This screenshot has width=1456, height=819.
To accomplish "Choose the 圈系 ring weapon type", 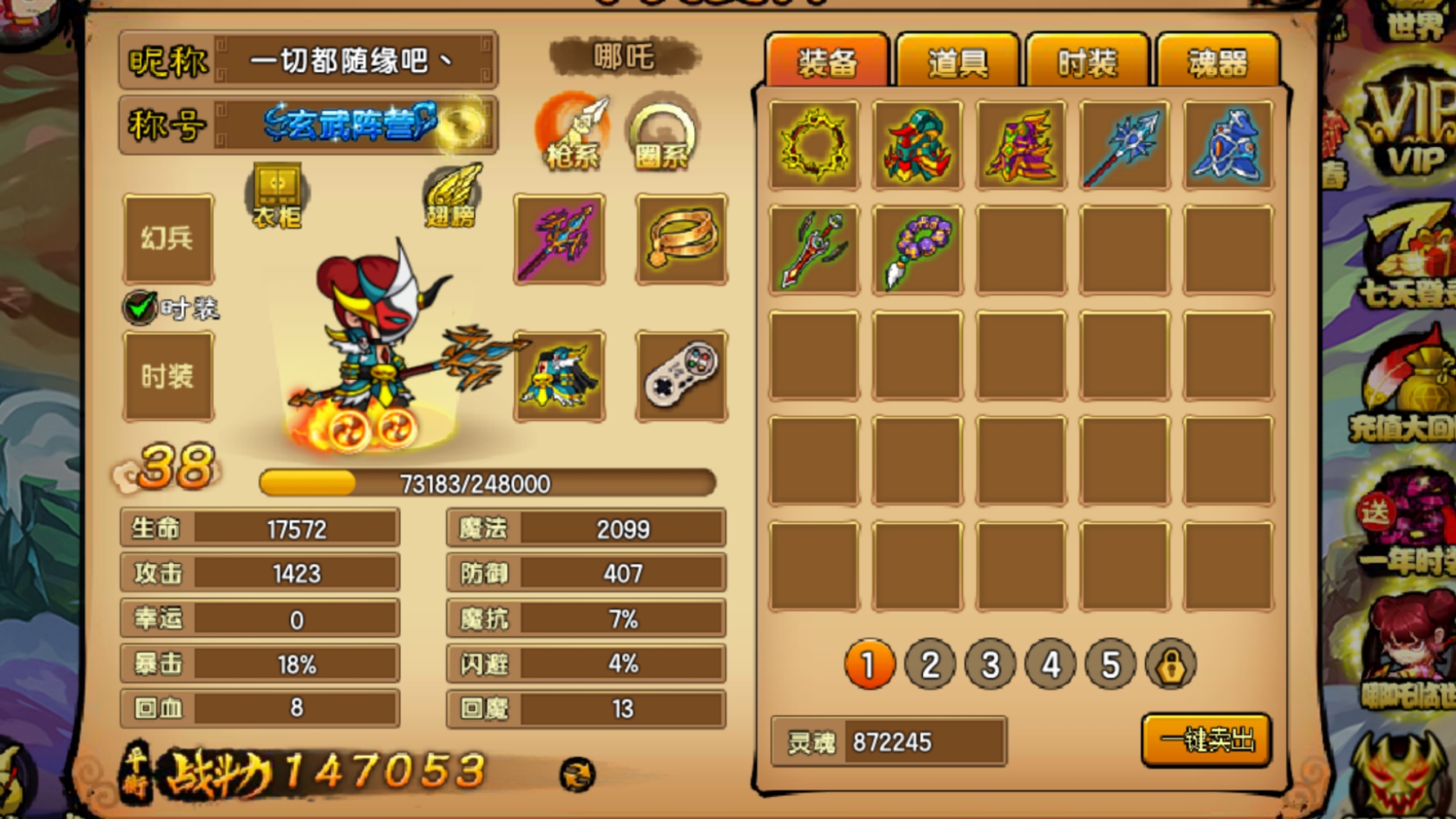I will pos(662,133).
